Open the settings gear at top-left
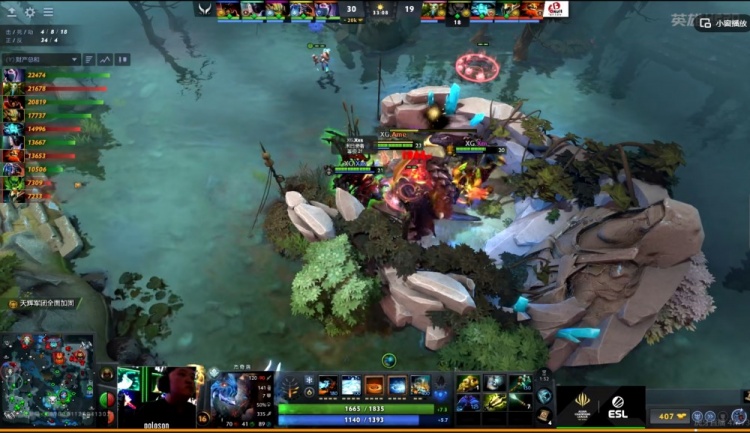This screenshot has height=433, width=750. coord(29,12)
